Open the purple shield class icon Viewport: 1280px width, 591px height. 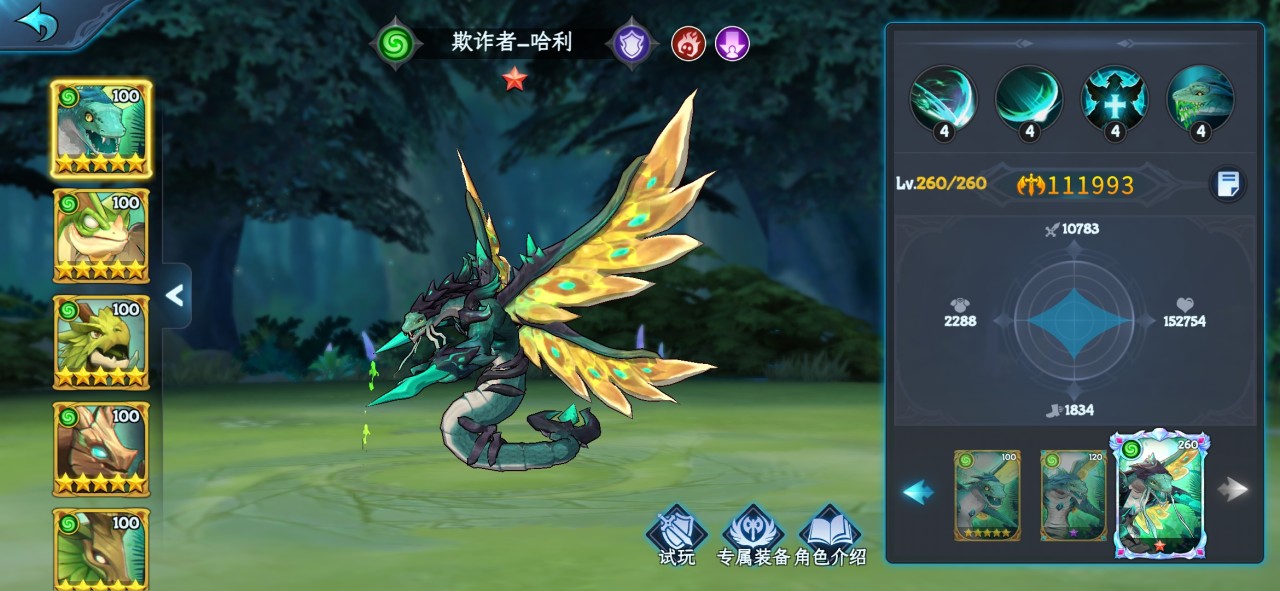pos(632,44)
